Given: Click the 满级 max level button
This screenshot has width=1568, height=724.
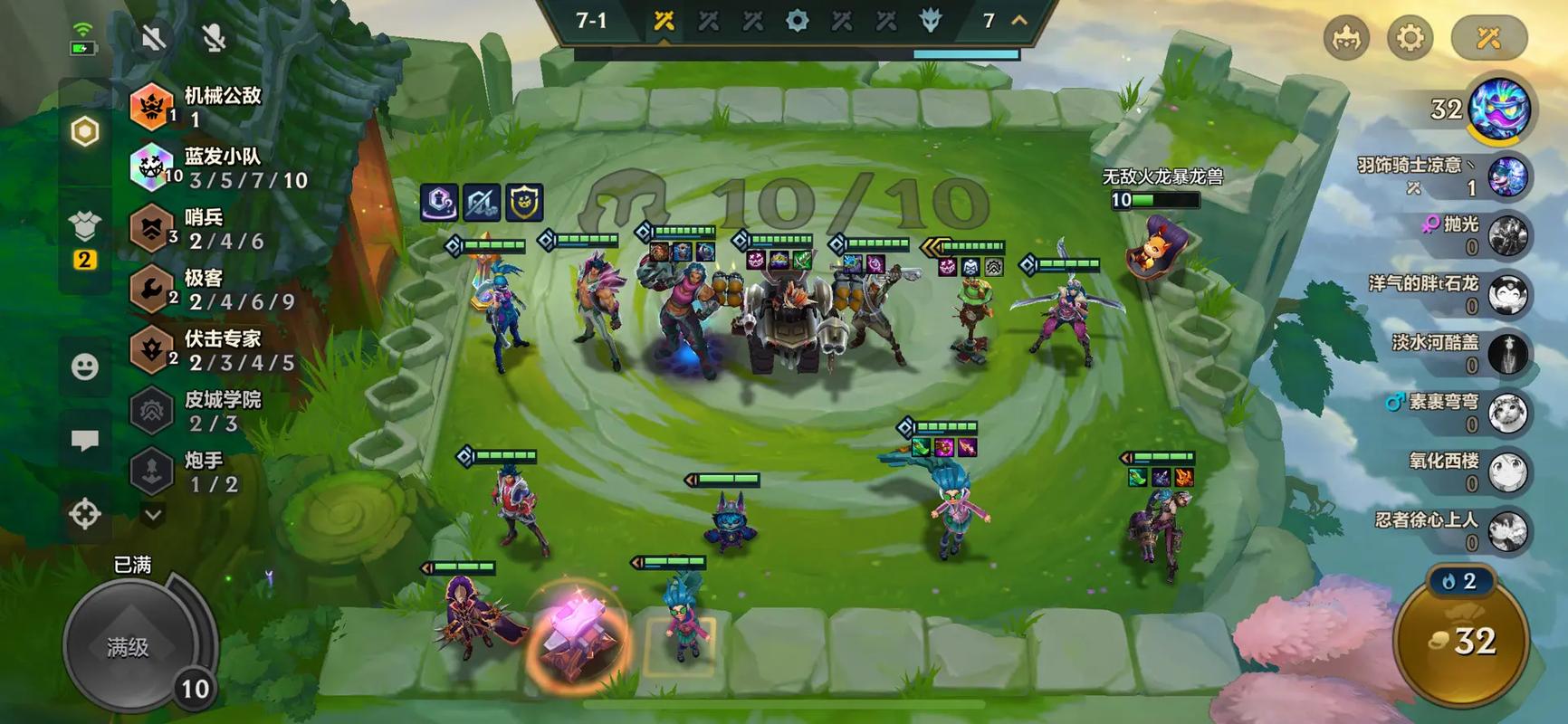Looking at the screenshot, I should (129, 646).
